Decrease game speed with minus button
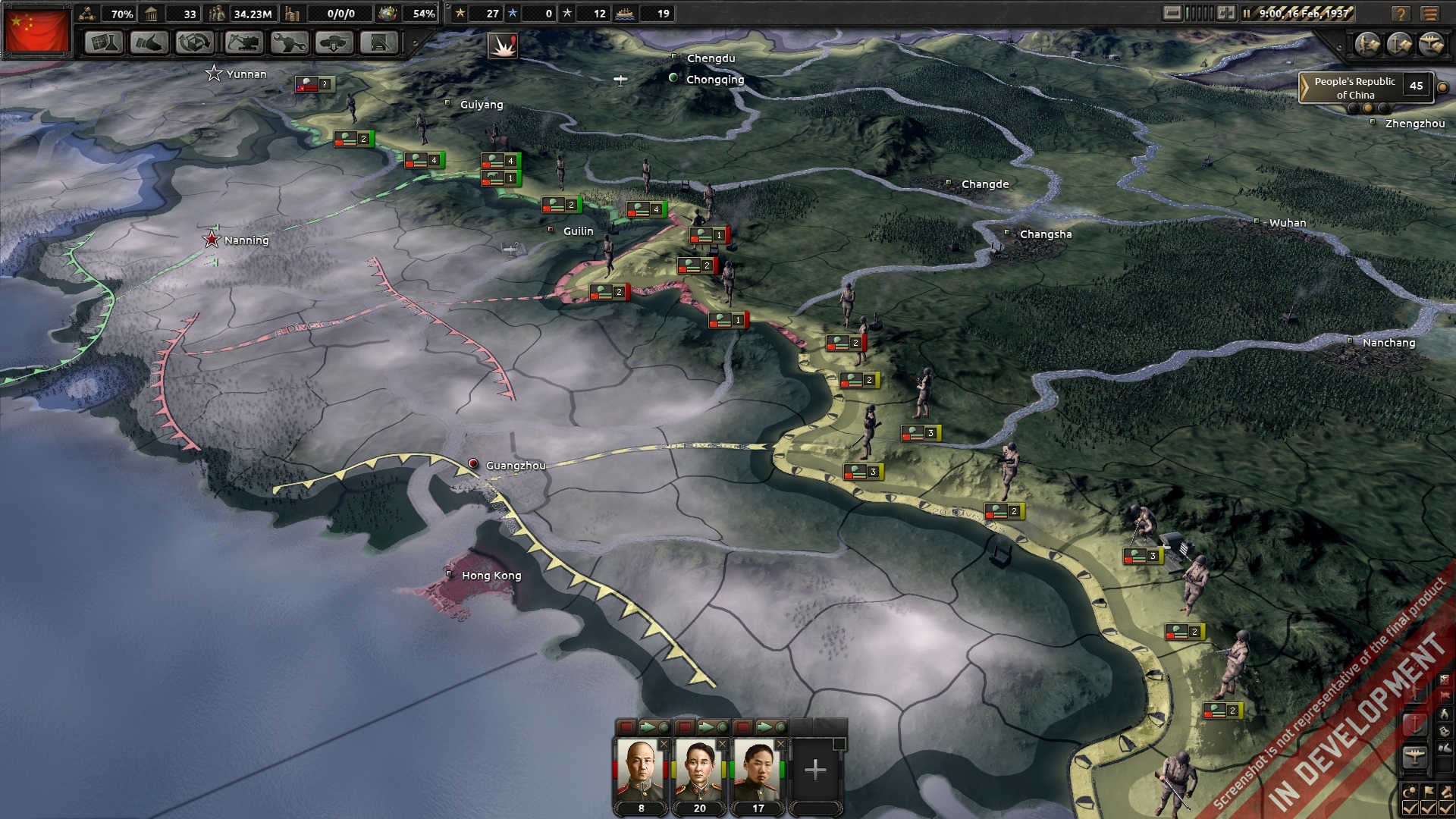Screen dimensions: 1456x819 [1172, 13]
